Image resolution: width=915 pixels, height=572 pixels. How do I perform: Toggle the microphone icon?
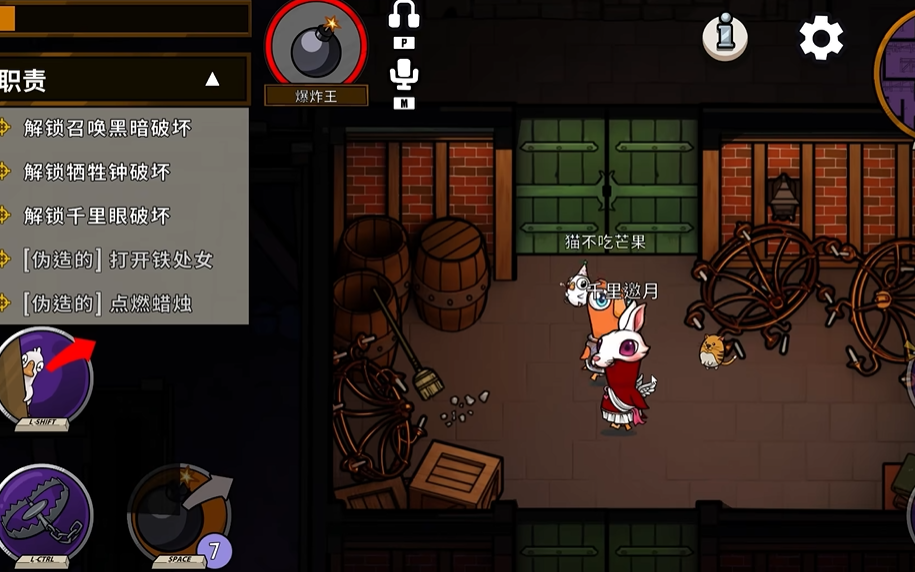(x=404, y=74)
